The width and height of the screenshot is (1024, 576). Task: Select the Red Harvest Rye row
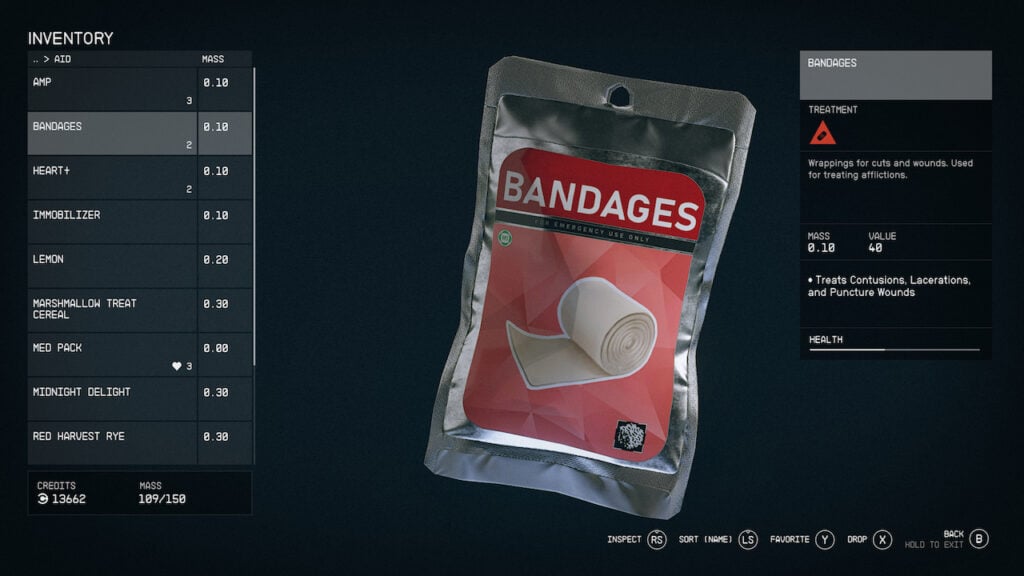point(112,442)
